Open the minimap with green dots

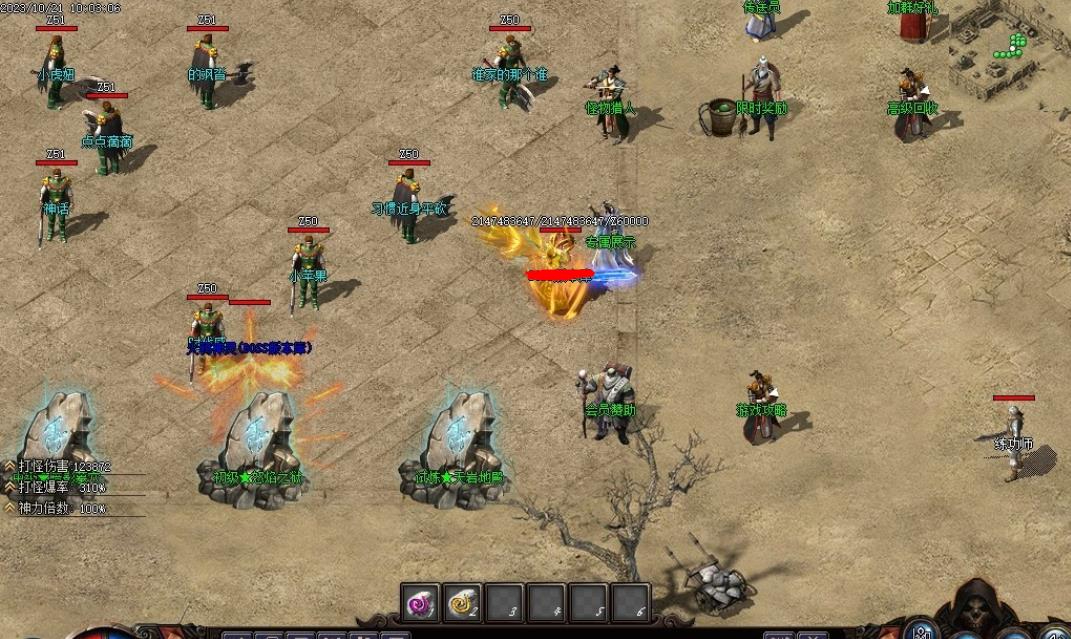pyautogui.click(x=1010, y=45)
